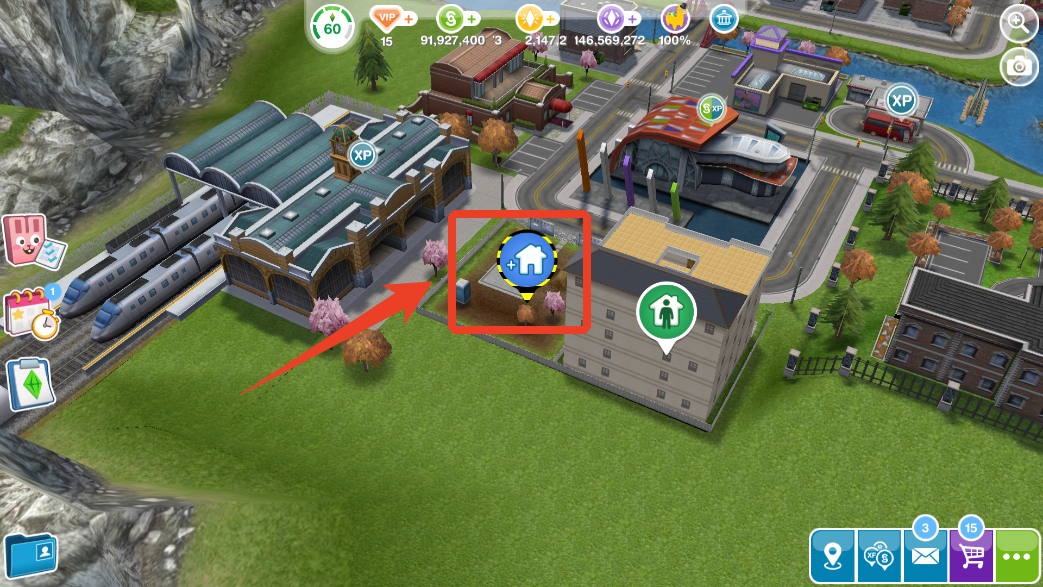Open the blue folder profile icon
1043x587 pixels.
point(30,555)
